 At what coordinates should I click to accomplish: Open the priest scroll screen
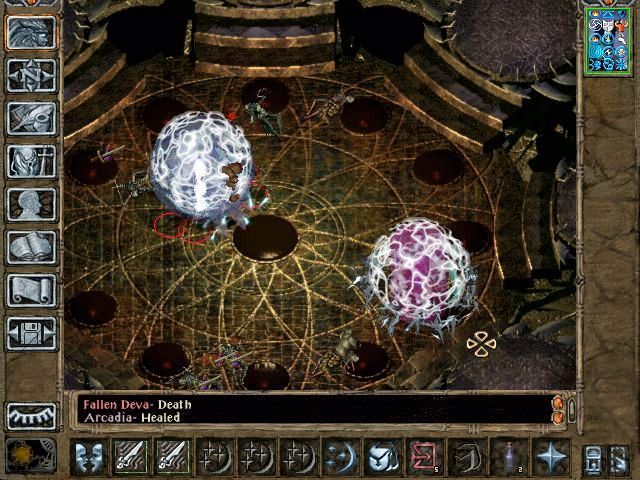coord(31,290)
